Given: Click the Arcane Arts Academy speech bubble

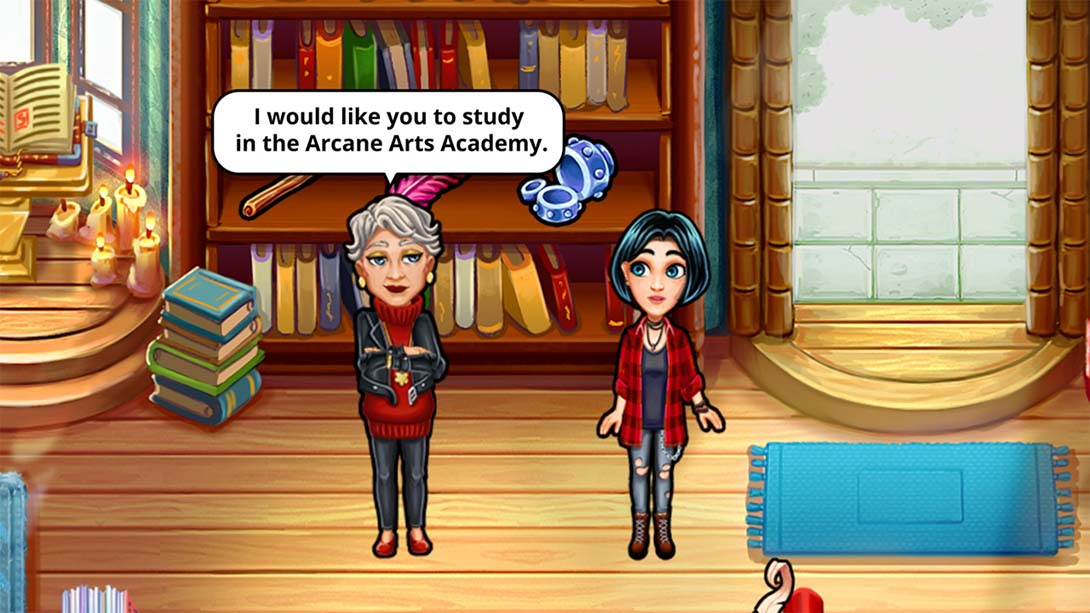Looking at the screenshot, I should point(388,131).
